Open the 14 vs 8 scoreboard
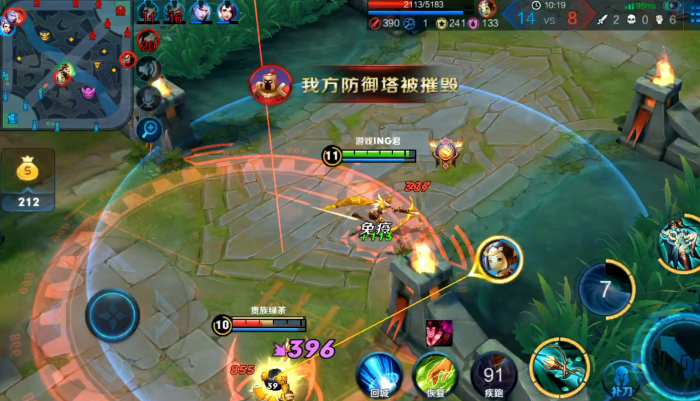The image size is (700, 401). 543,16
